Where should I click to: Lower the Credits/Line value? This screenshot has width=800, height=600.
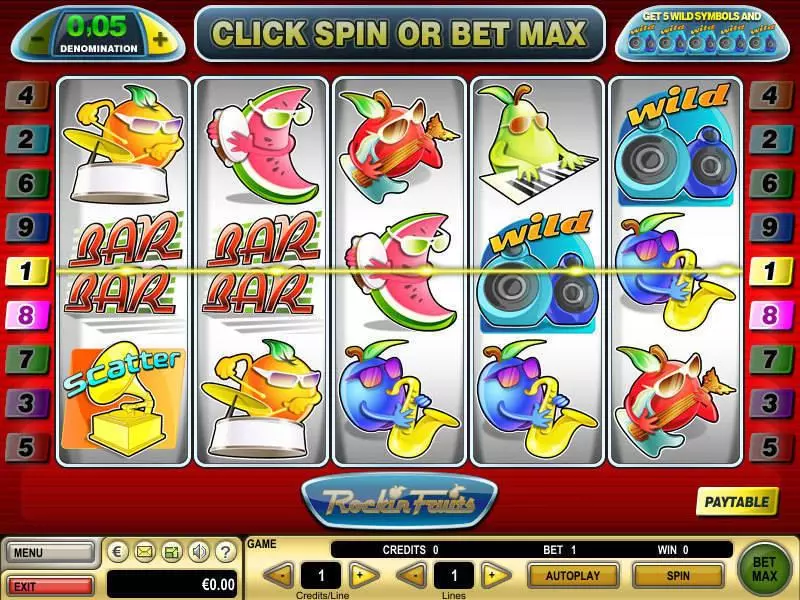click(280, 575)
